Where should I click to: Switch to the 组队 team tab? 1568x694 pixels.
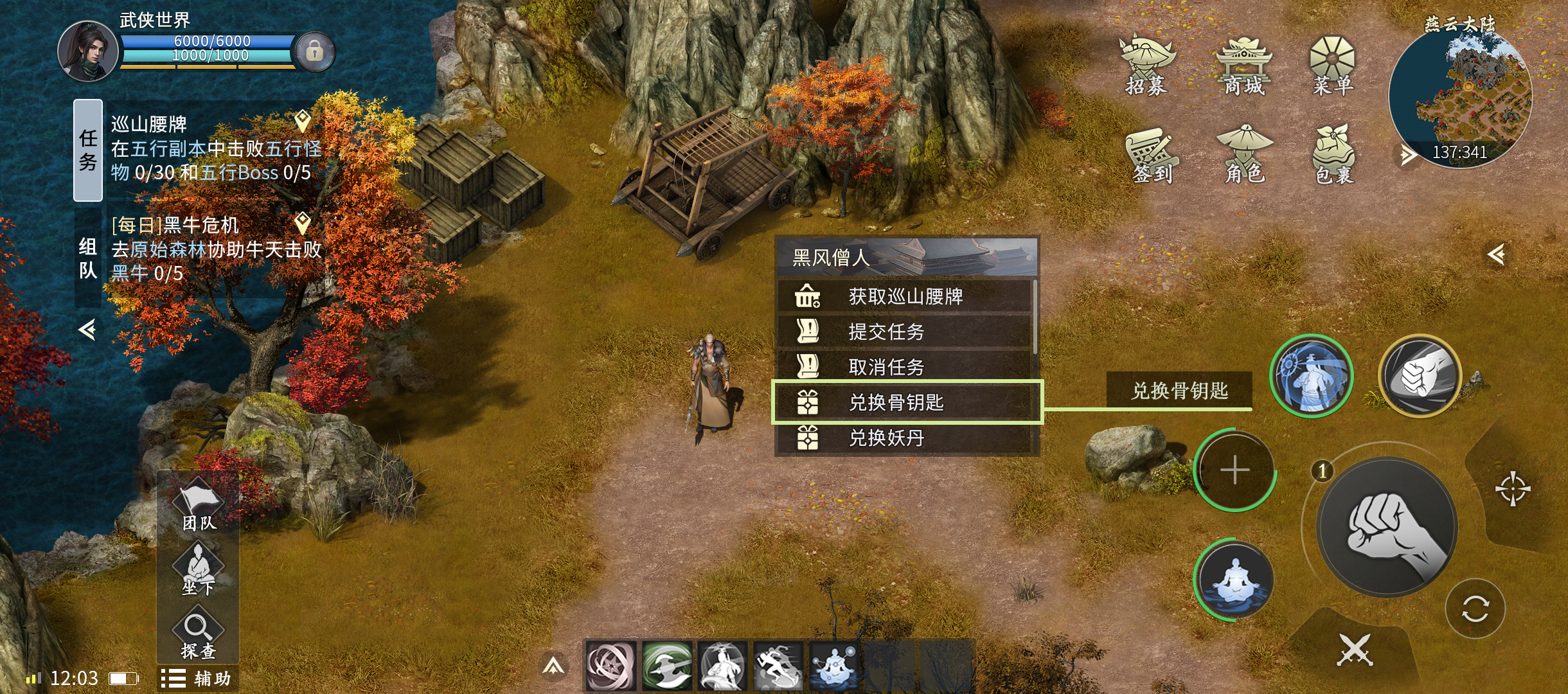point(88,257)
